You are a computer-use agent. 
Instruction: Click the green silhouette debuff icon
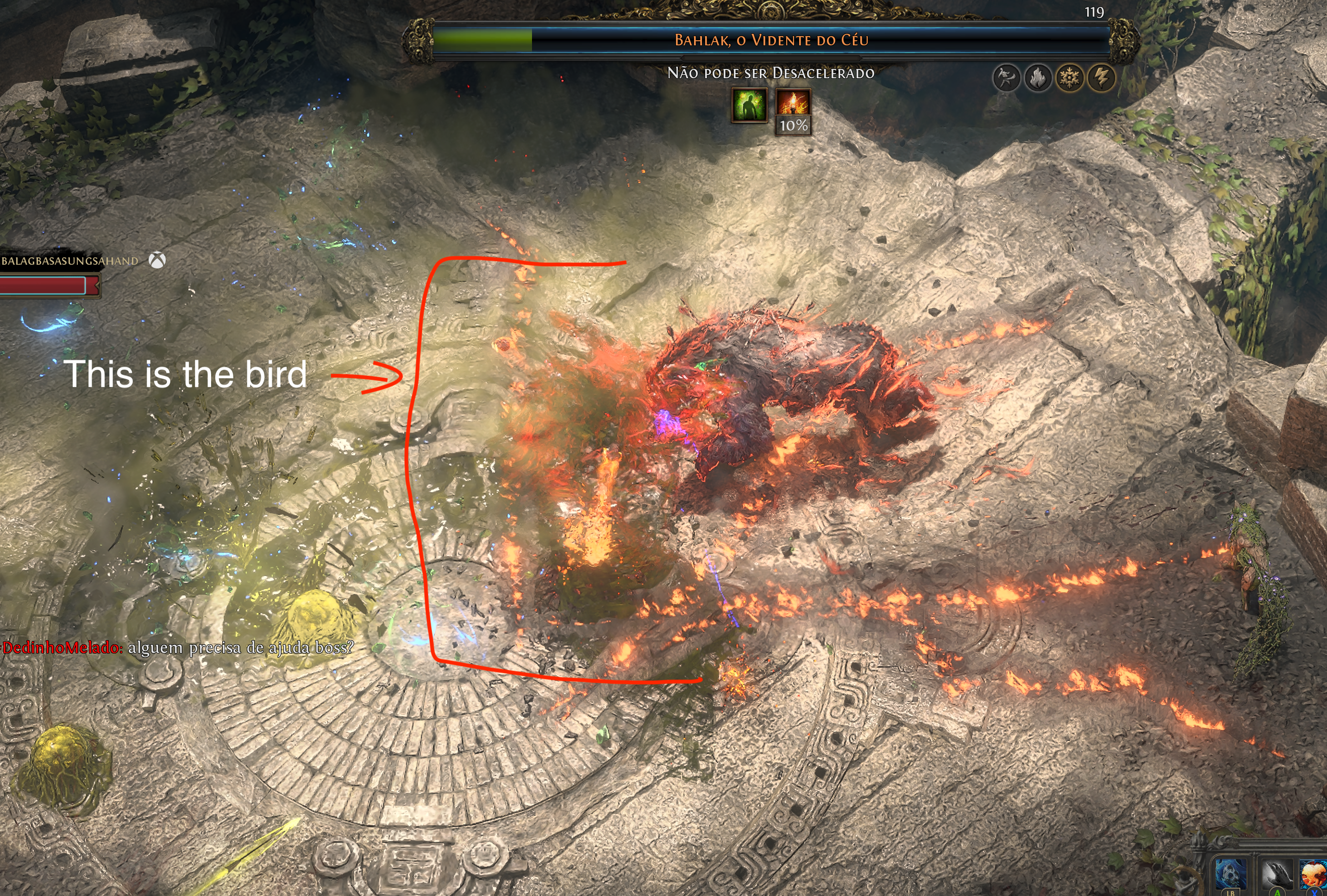pyautogui.click(x=749, y=106)
